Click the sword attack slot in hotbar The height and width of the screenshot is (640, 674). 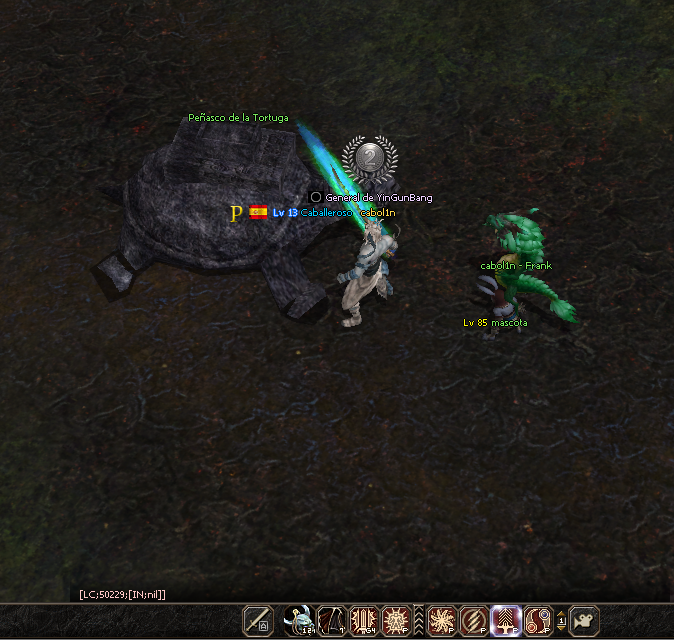tap(258, 620)
